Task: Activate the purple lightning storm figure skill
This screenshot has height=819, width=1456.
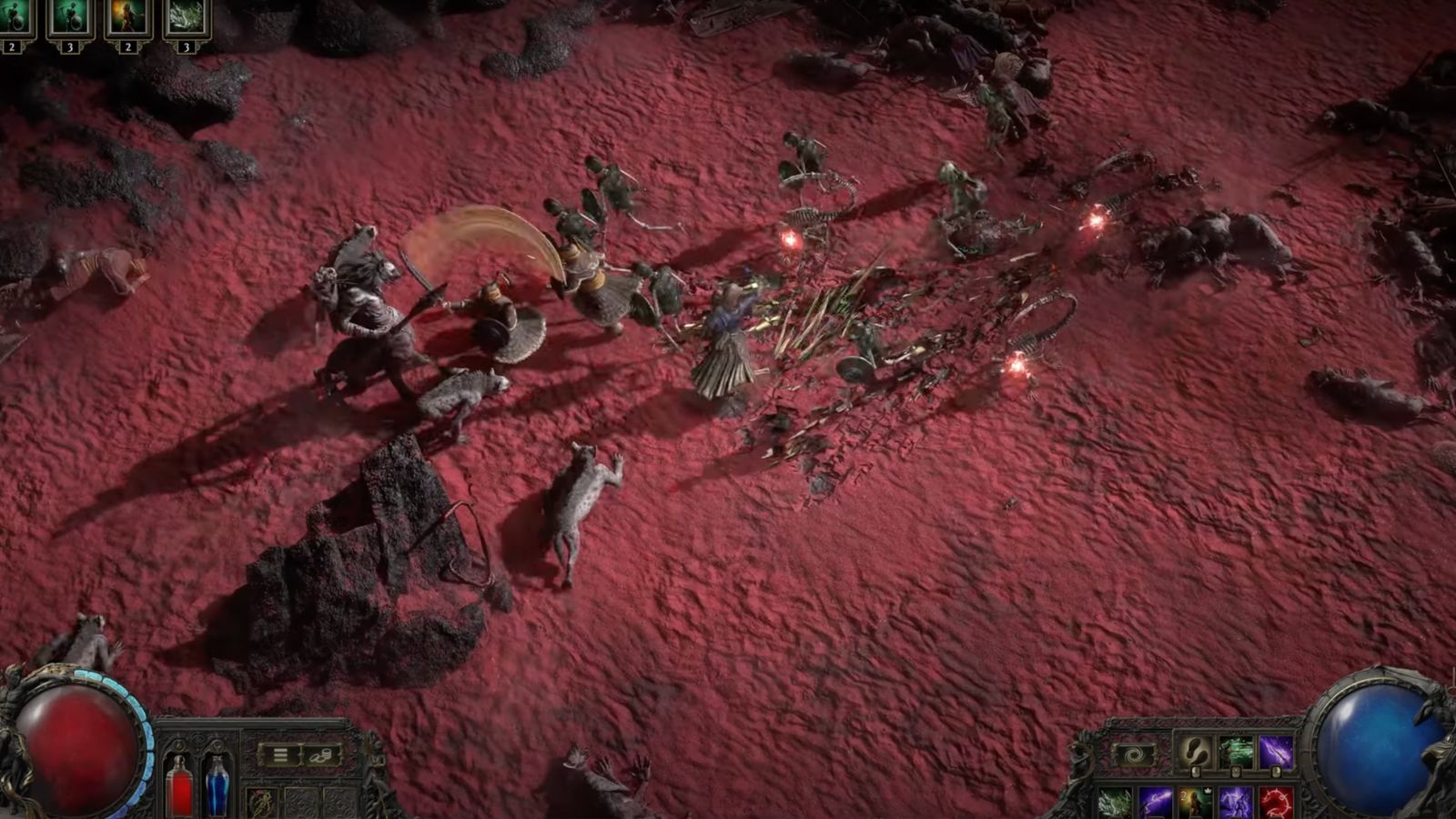Action: [1237, 803]
